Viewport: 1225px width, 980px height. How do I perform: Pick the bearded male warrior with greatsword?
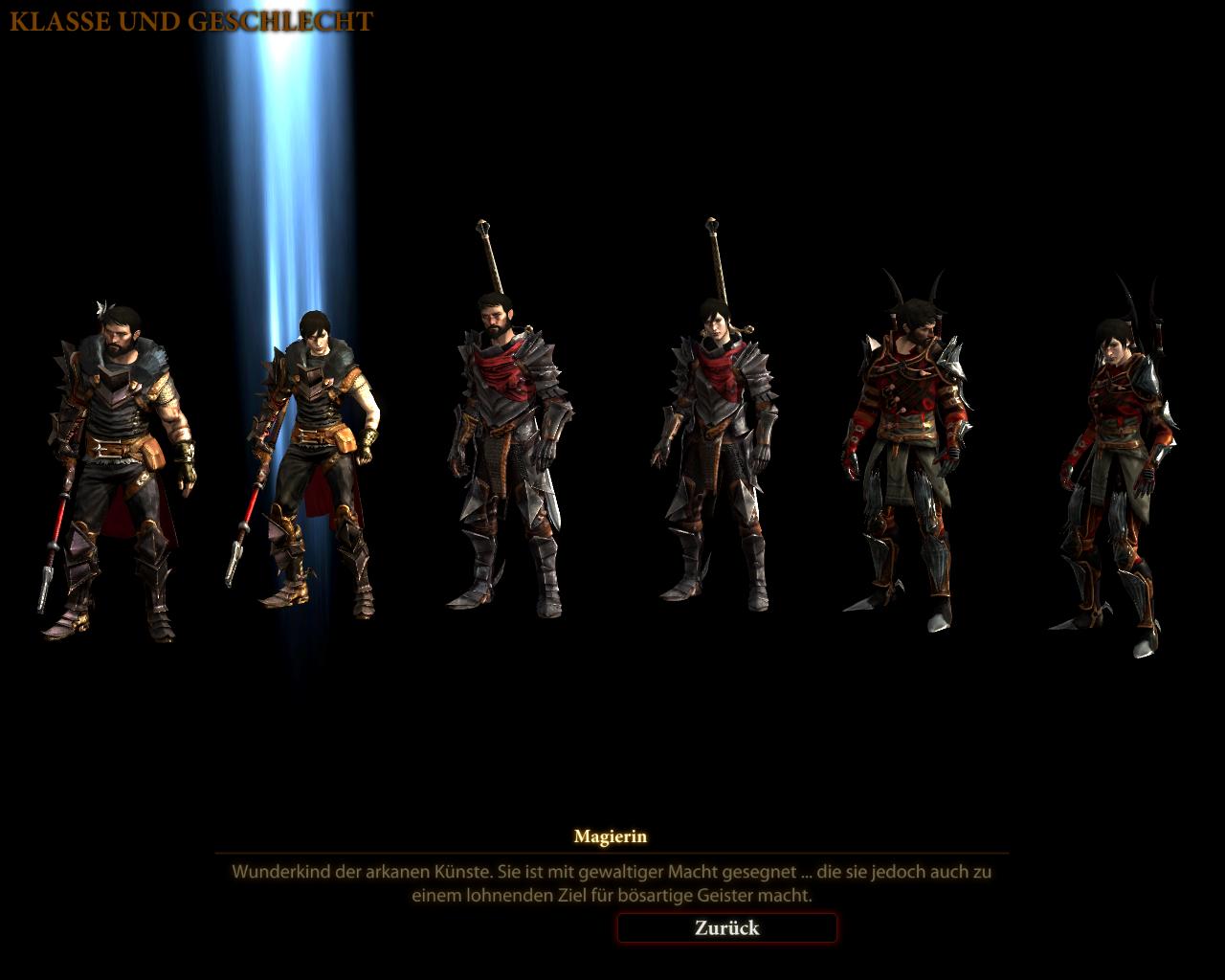505,450
